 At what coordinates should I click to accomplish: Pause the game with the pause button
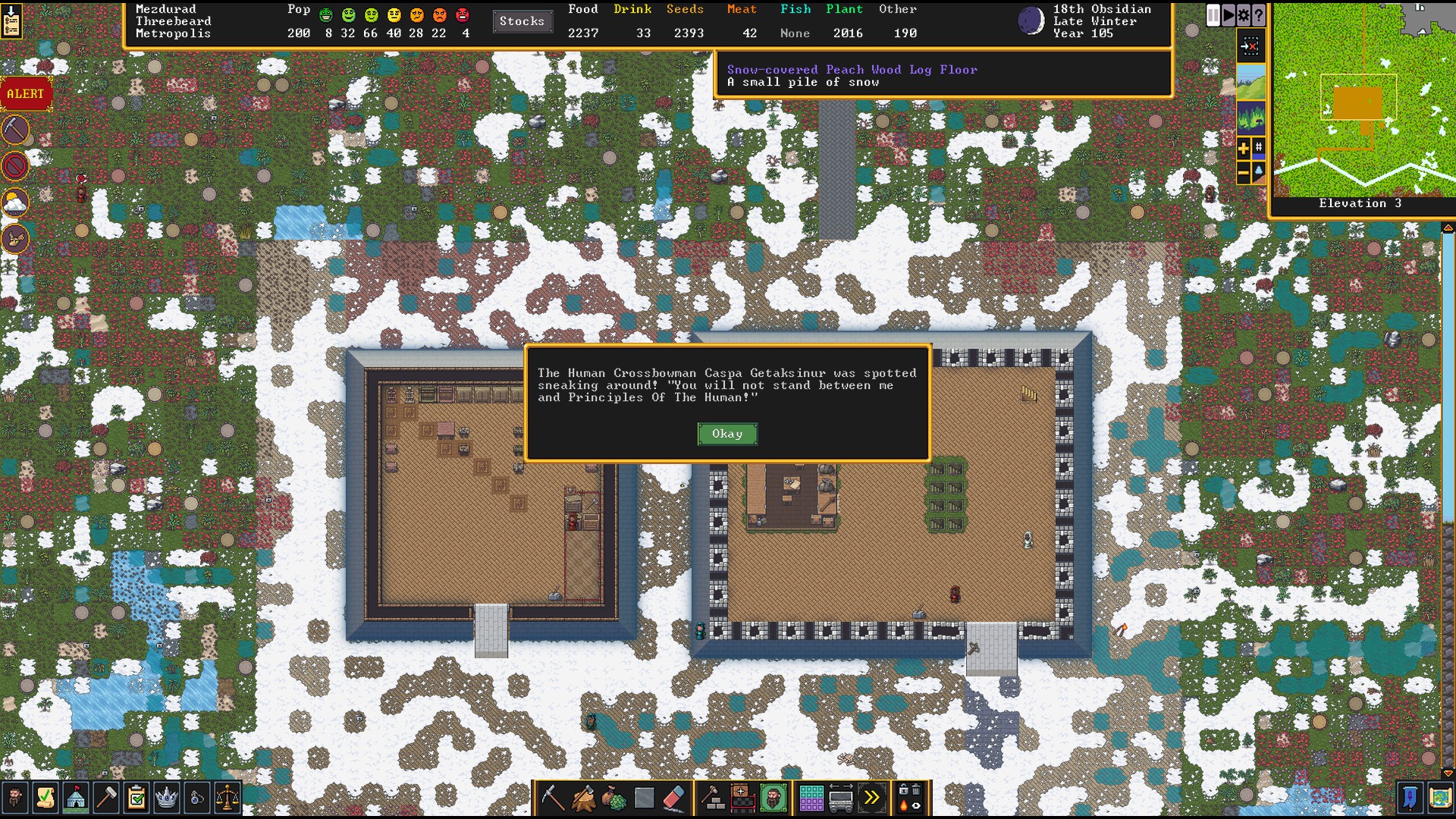(1213, 15)
